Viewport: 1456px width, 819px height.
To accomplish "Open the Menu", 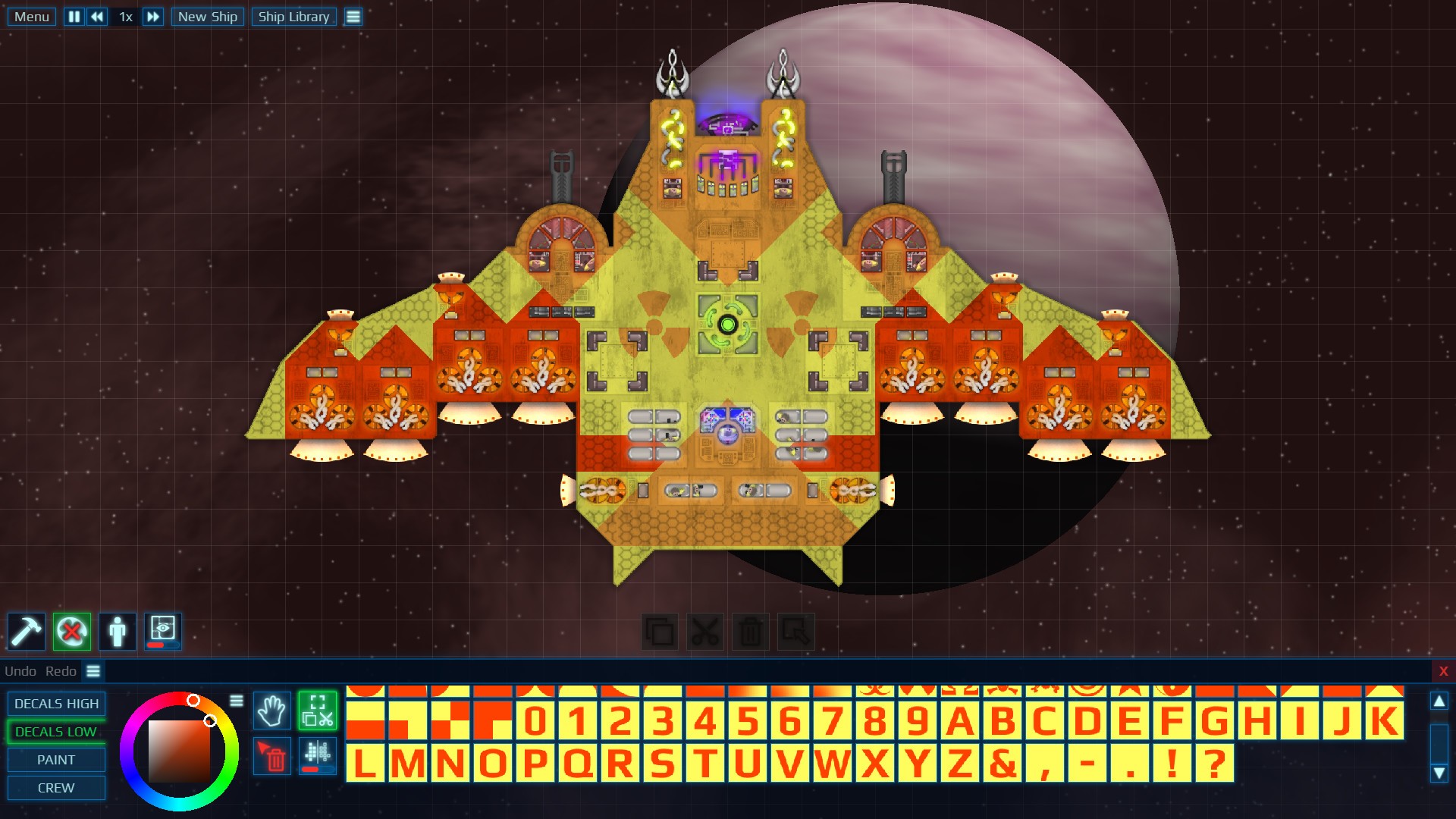I will coord(30,16).
